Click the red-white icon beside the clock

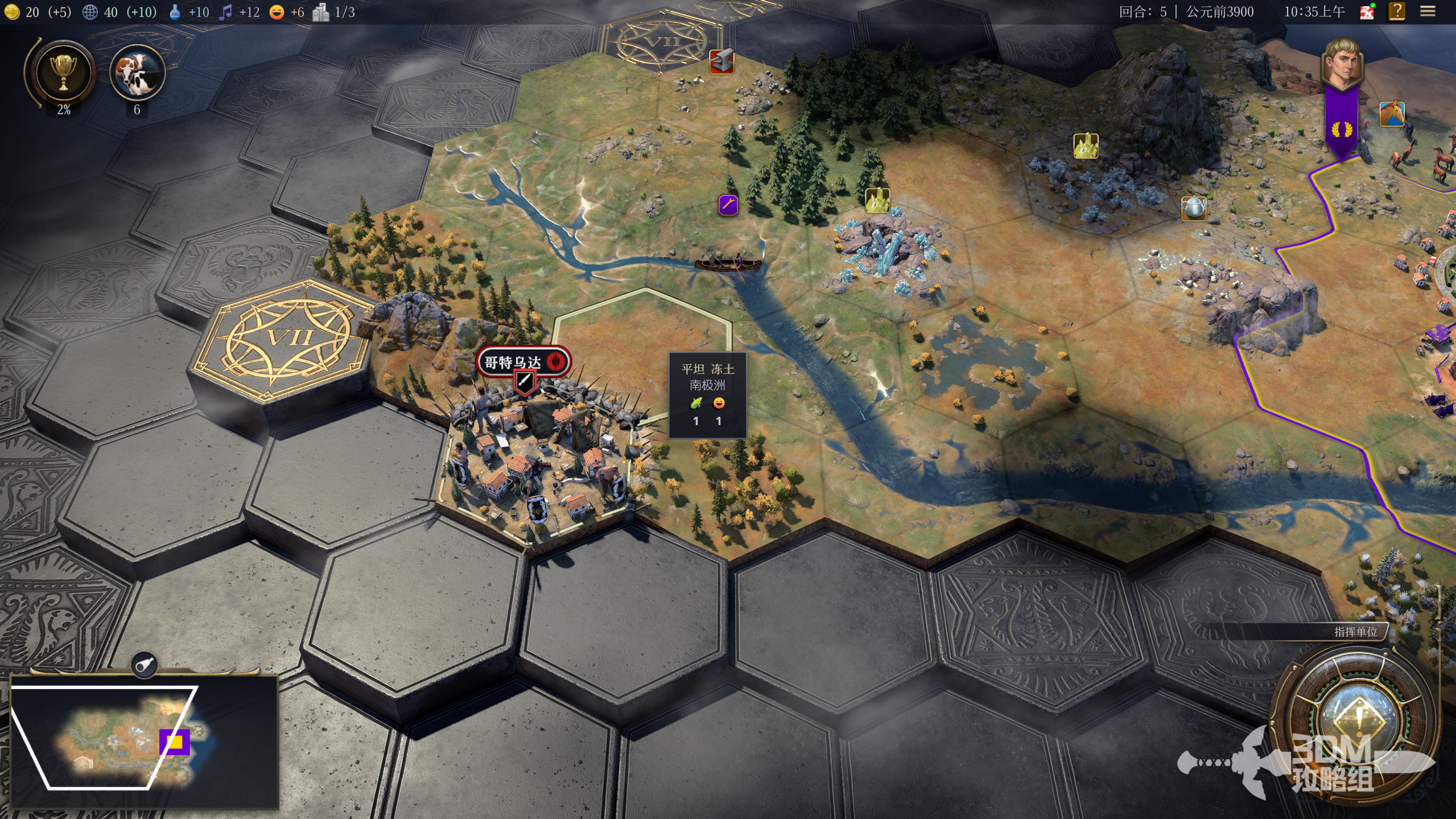[1367, 11]
